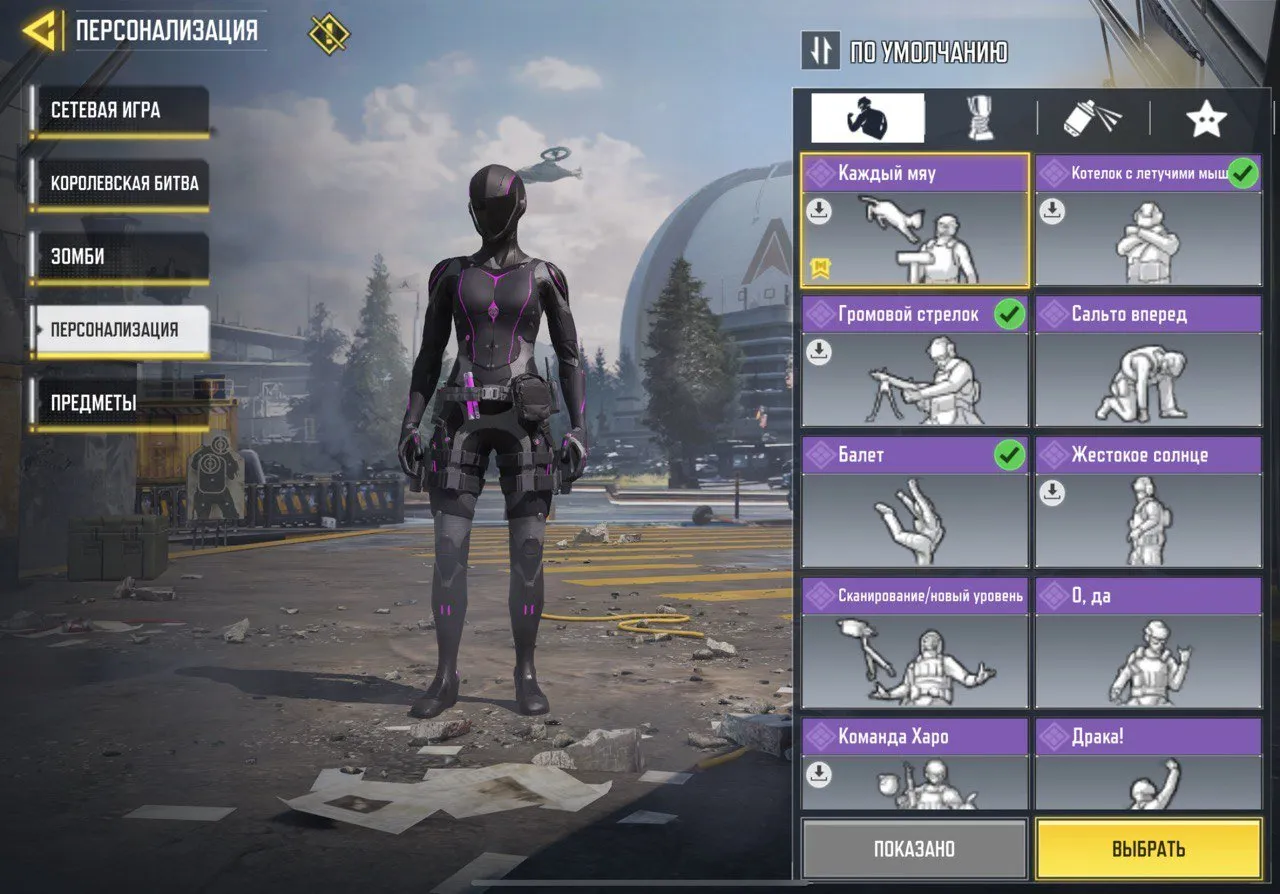Screen dimensions: 1280x894
Task: Deselect the checkmark on Котелок с летучими мышами
Action: tap(1242, 172)
